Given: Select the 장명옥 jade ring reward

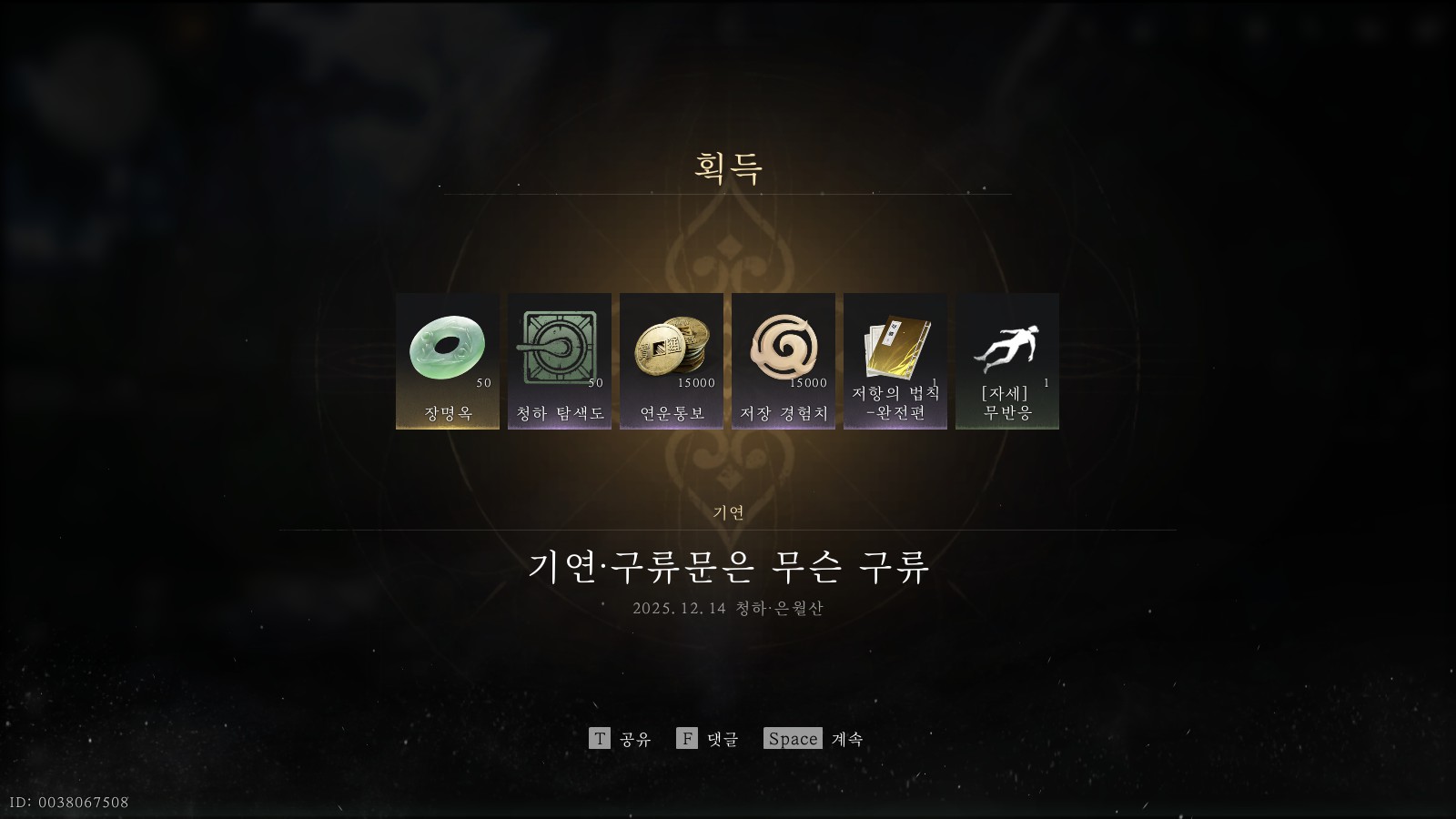Looking at the screenshot, I should click(x=448, y=360).
